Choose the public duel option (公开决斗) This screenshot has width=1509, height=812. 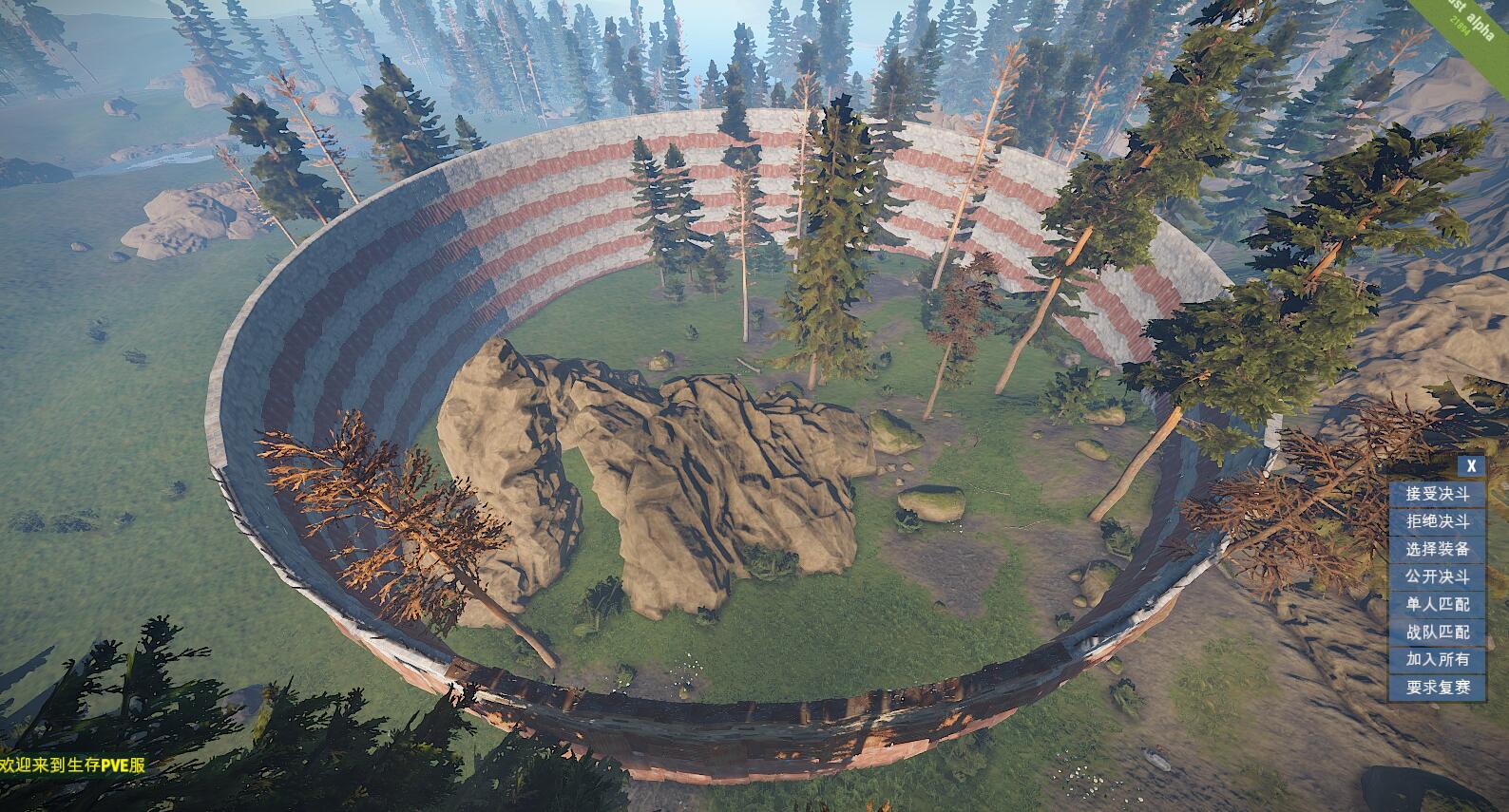(x=1437, y=576)
